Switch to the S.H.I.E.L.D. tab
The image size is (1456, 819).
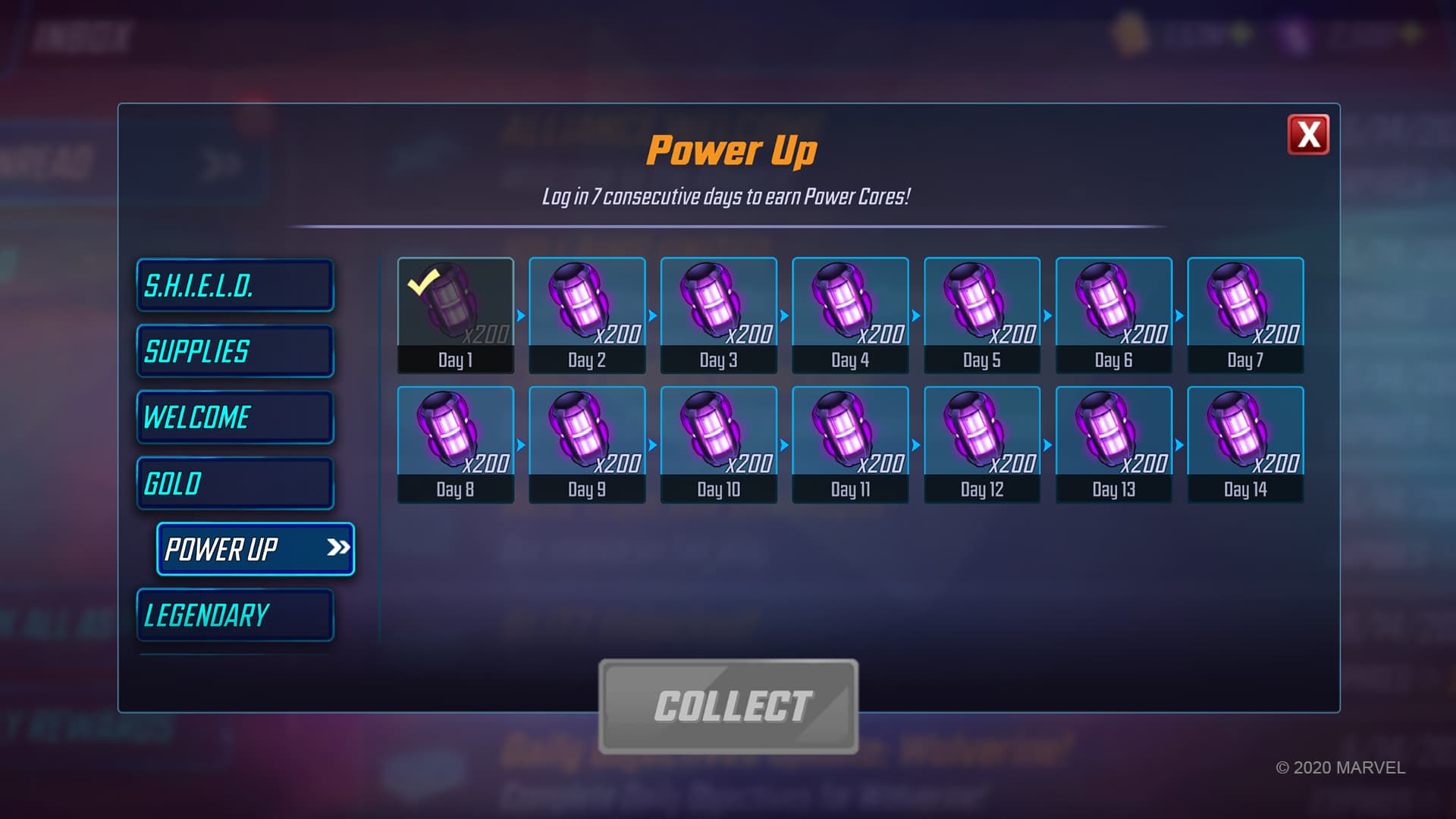235,286
